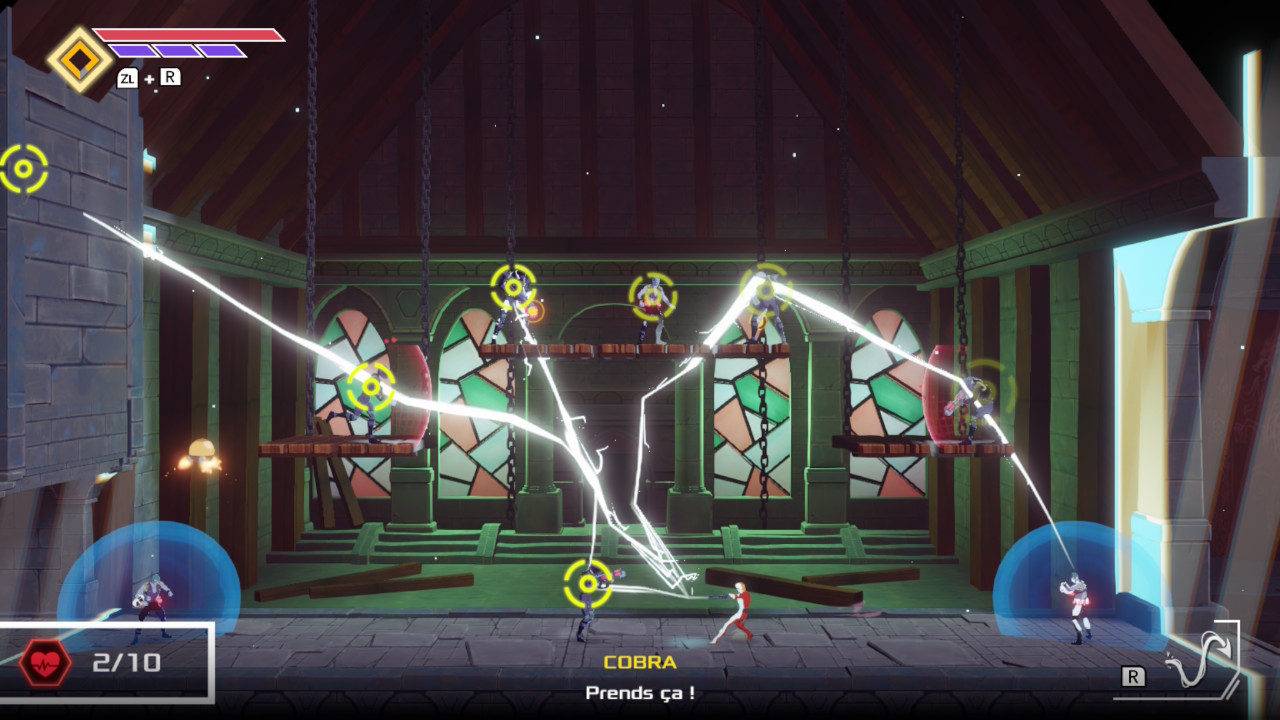
Task: Select the red heart health item icon
Action: (45, 662)
